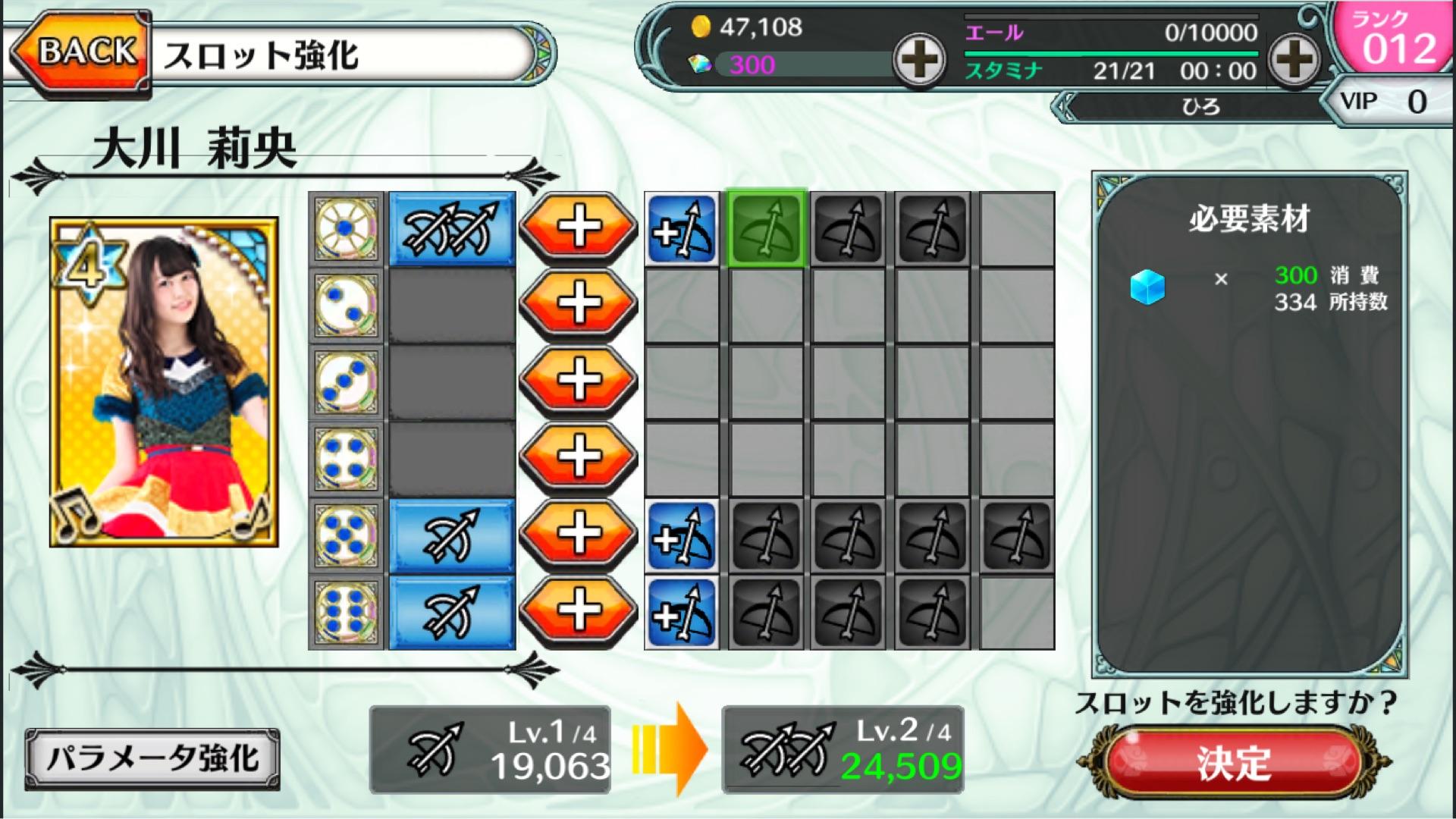Select the green highlighted bow slot
This screenshot has width=1456, height=819.
coord(766,228)
